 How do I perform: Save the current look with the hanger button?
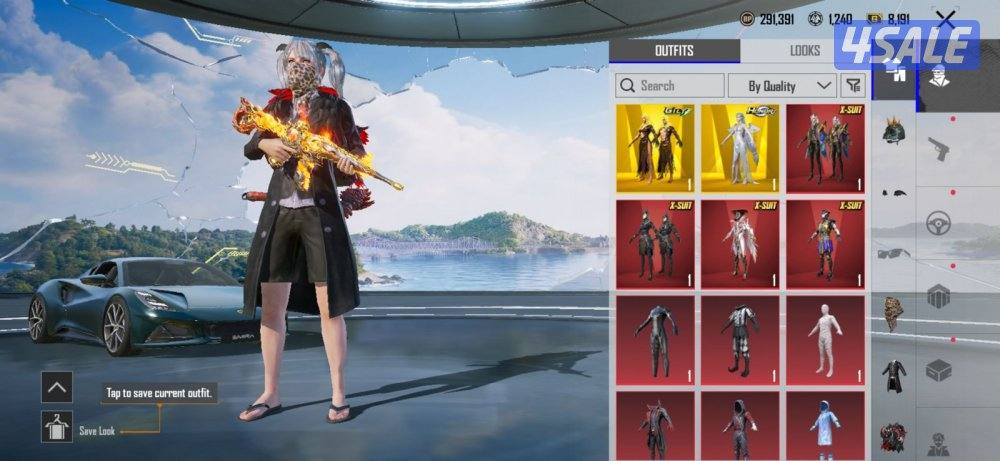tap(57, 427)
